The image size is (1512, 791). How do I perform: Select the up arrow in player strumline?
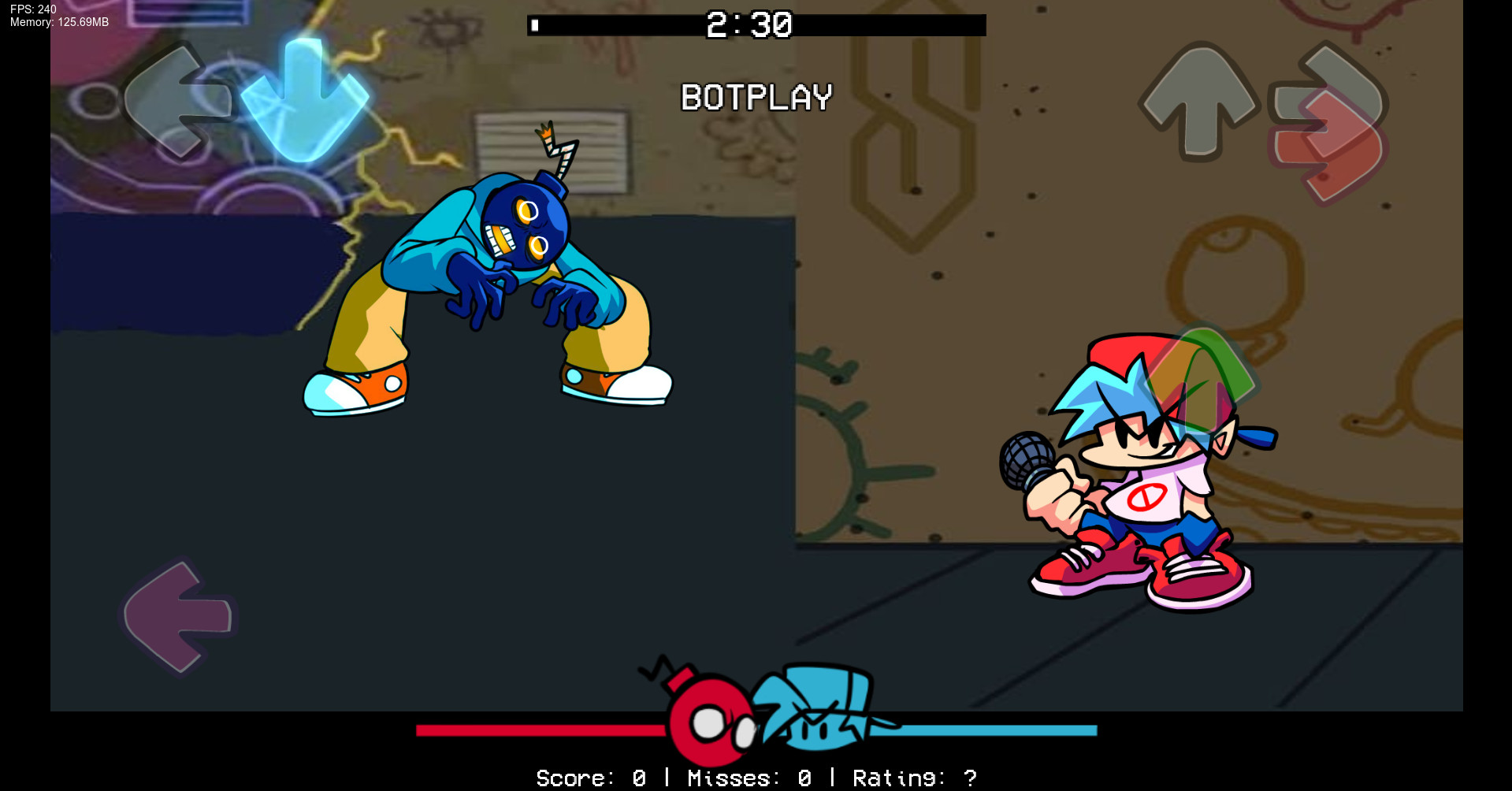[x=1198, y=102]
